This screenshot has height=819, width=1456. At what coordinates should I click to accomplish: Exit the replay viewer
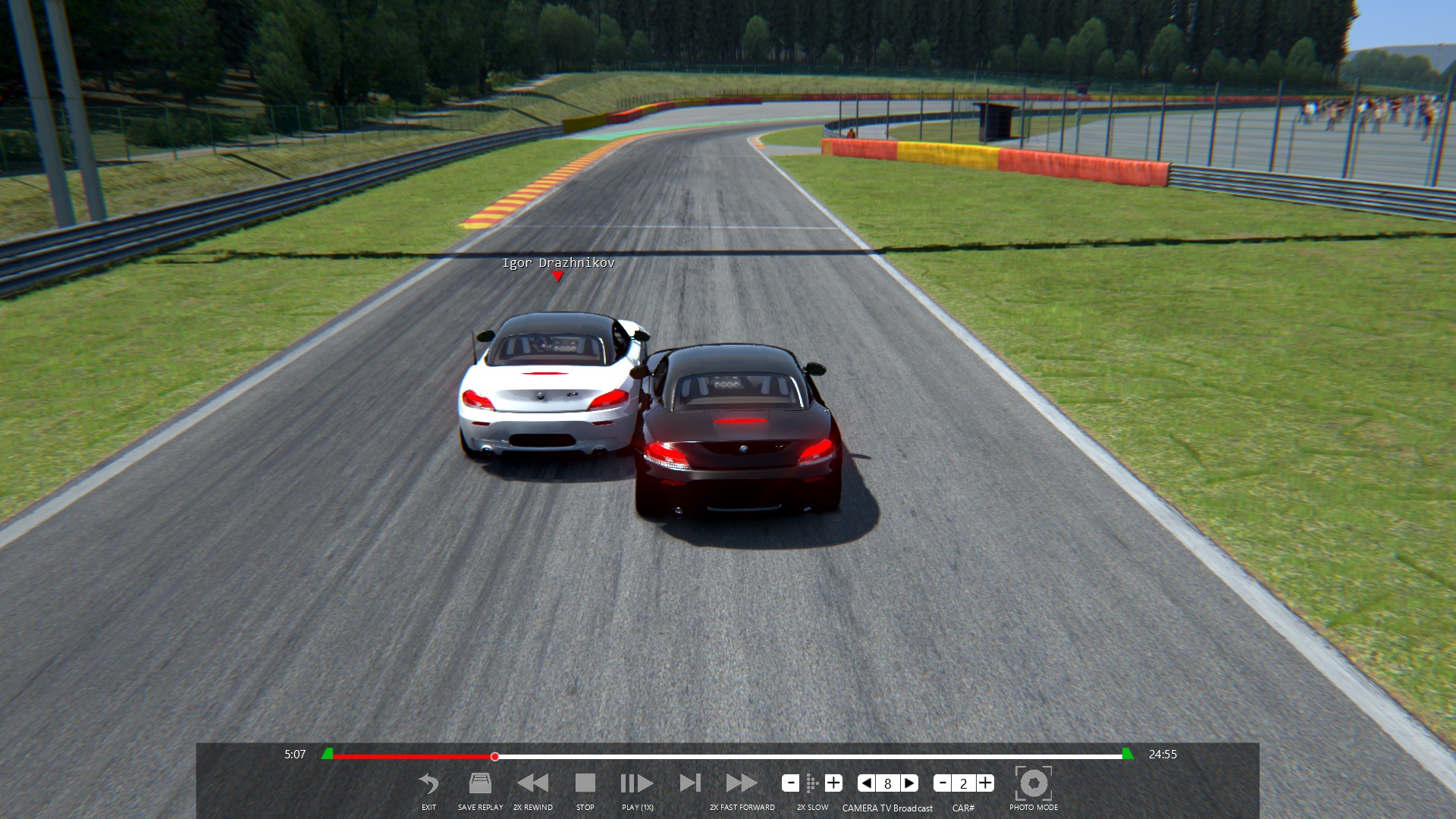[428, 784]
